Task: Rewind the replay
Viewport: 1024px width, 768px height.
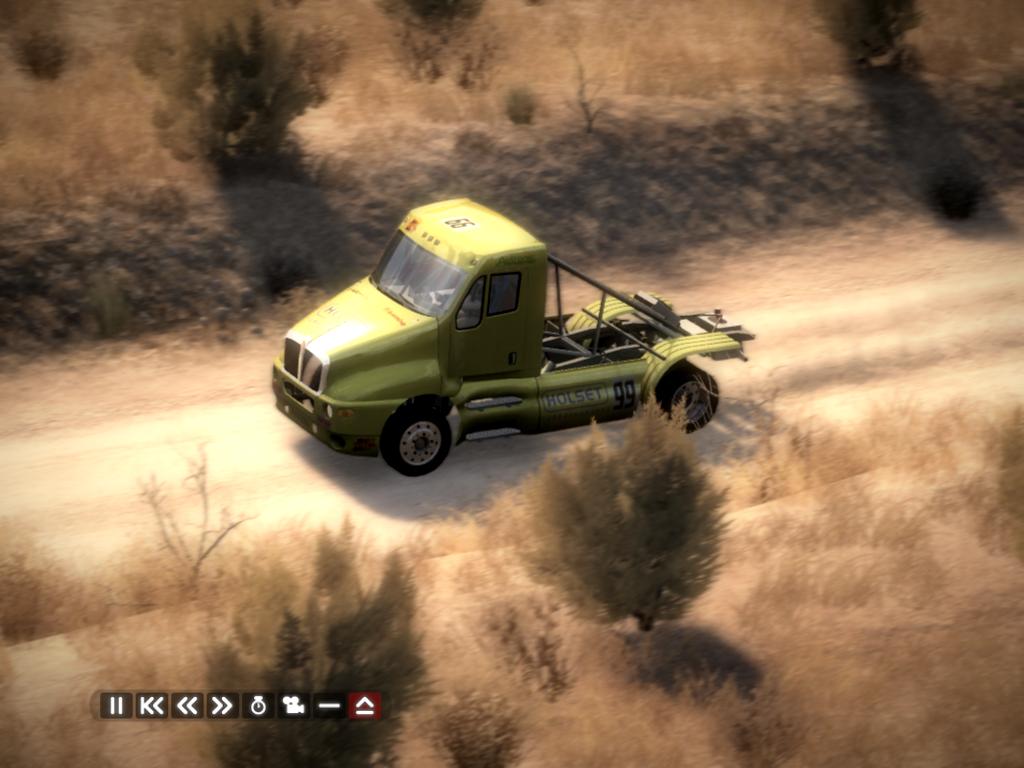Action: tap(186, 705)
